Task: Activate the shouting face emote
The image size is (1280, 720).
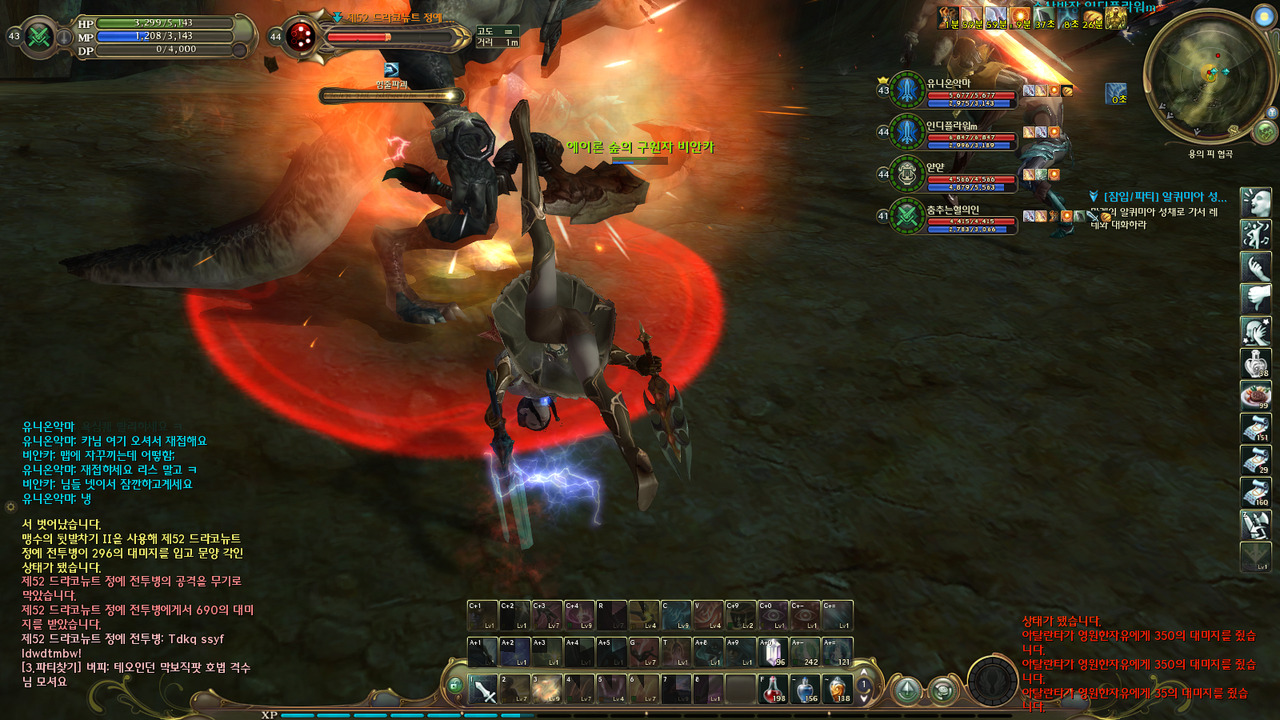Action: [x=1256, y=201]
